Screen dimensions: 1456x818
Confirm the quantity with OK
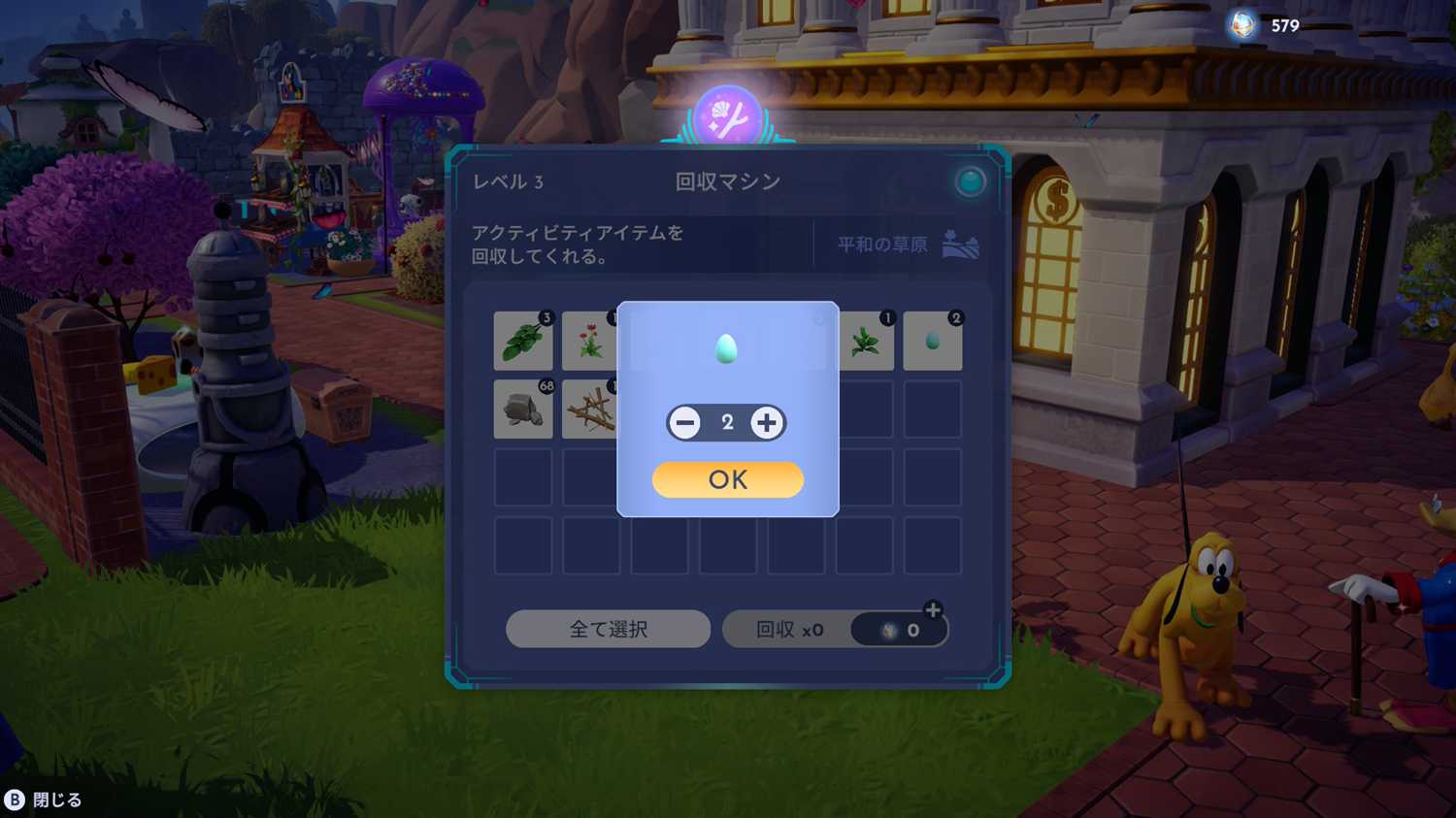pos(727,479)
